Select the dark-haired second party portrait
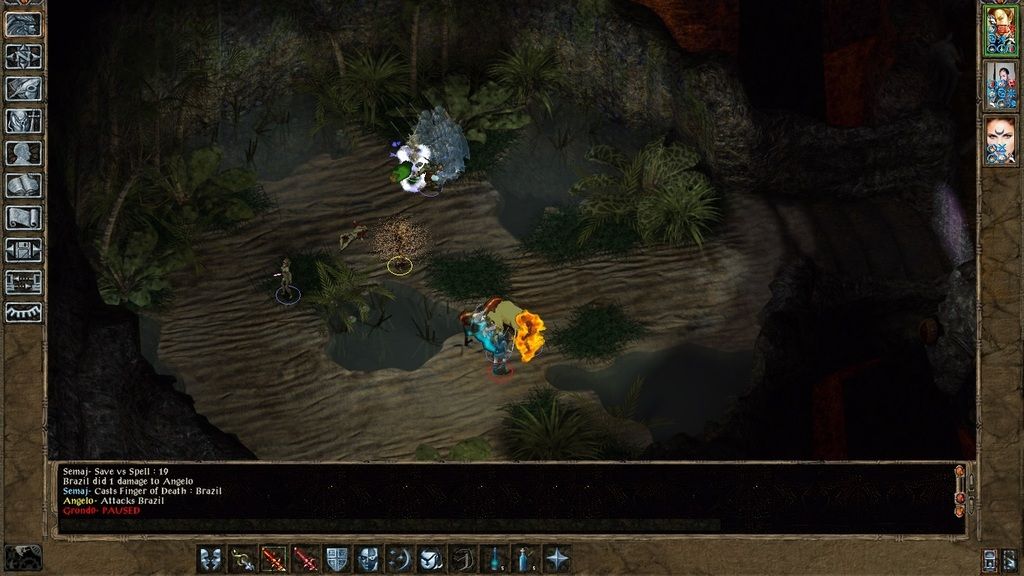1024x576 pixels. tap(1000, 84)
